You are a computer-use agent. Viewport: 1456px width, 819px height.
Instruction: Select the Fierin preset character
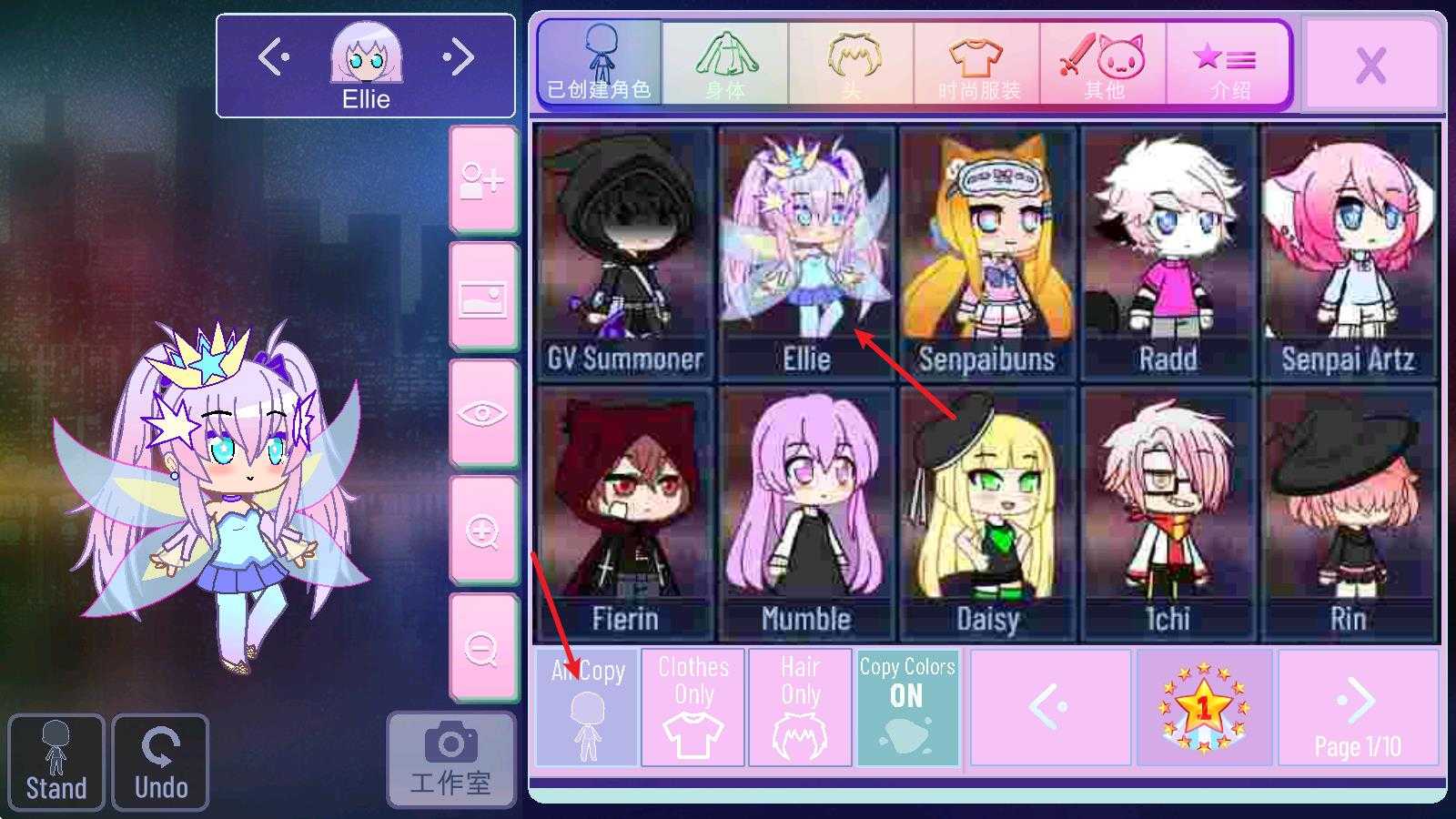[x=625, y=513]
